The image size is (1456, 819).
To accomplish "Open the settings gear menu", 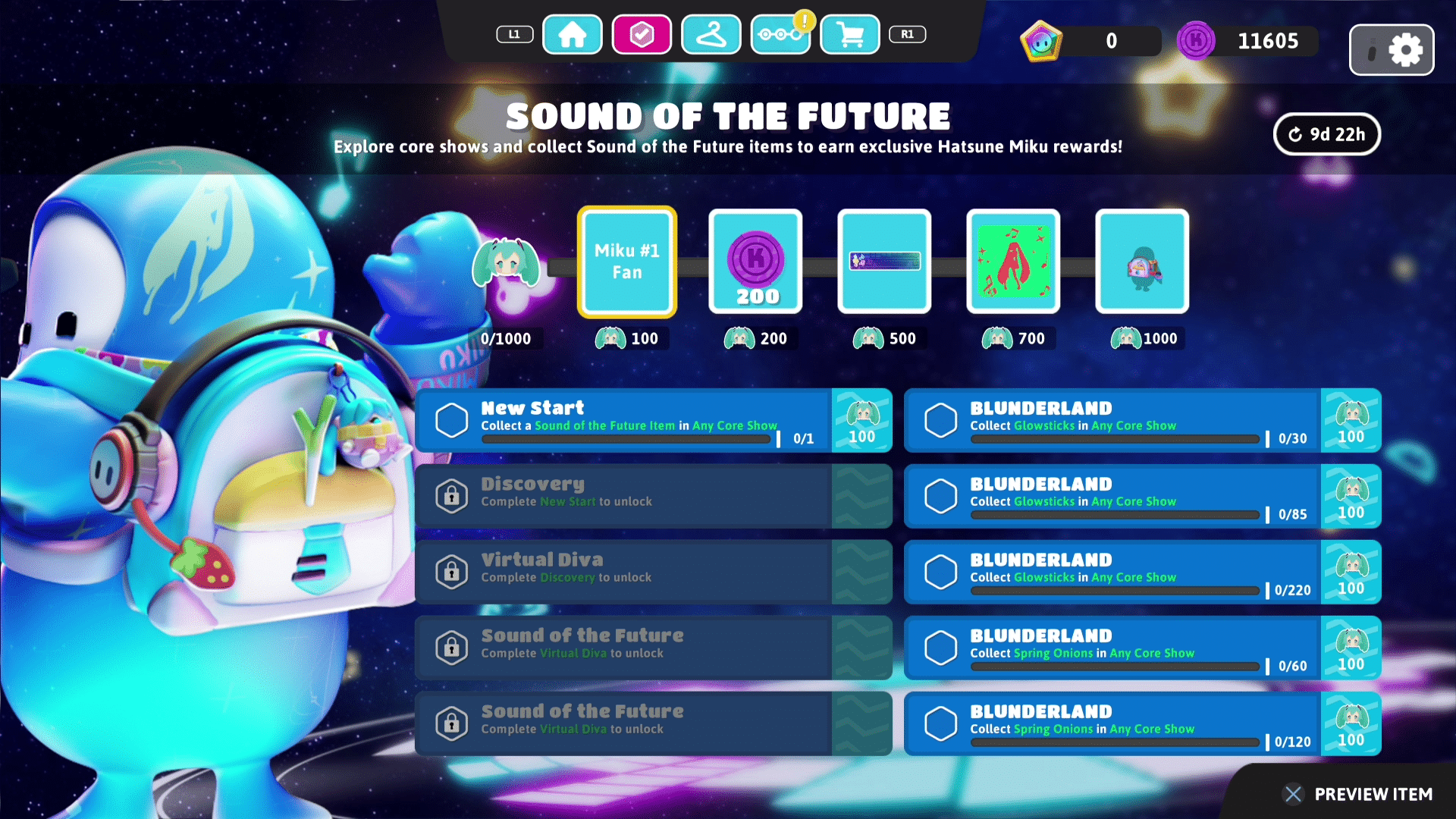I will coord(1407,49).
